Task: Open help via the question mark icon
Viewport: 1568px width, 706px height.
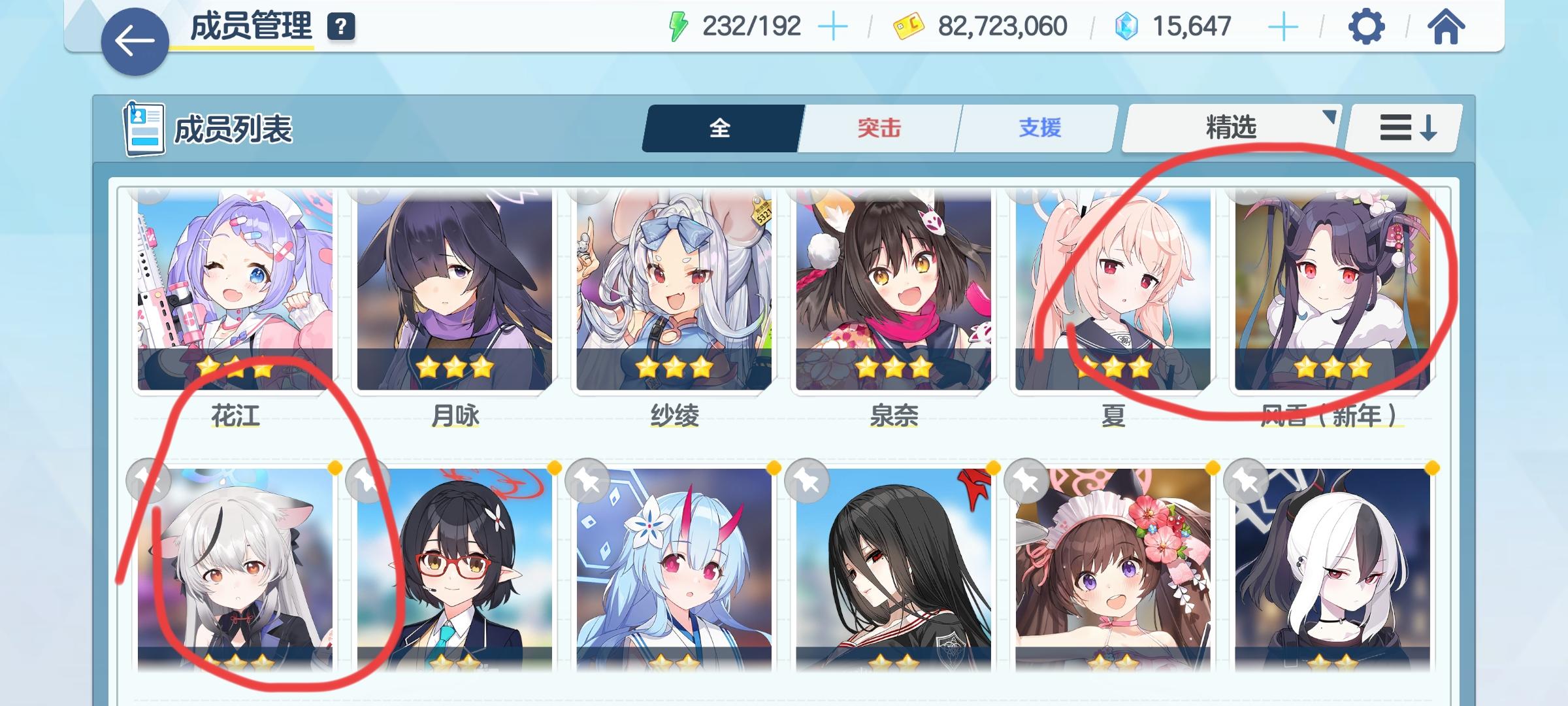Action: 340,28
